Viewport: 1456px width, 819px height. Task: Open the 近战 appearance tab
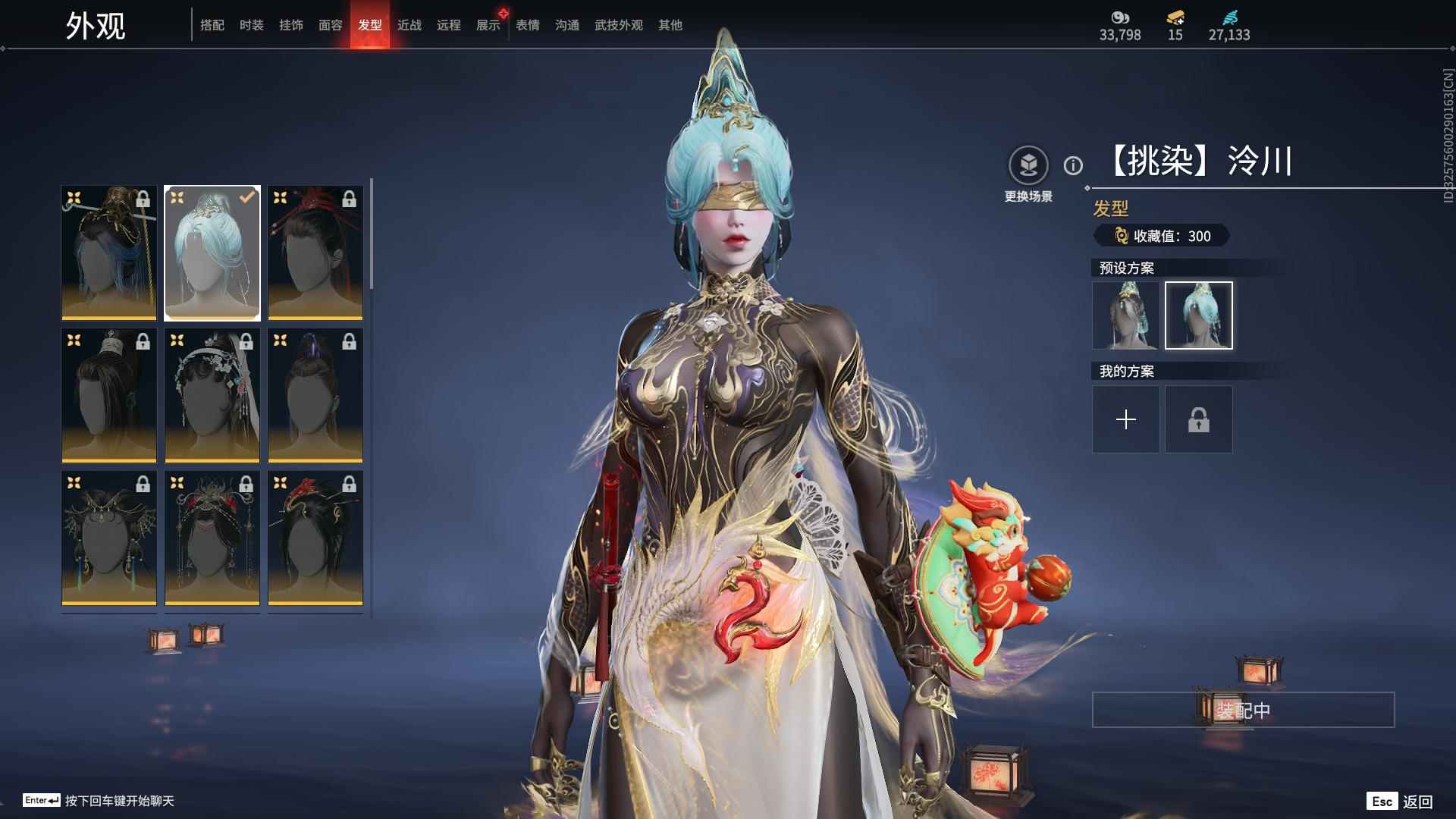point(409,25)
